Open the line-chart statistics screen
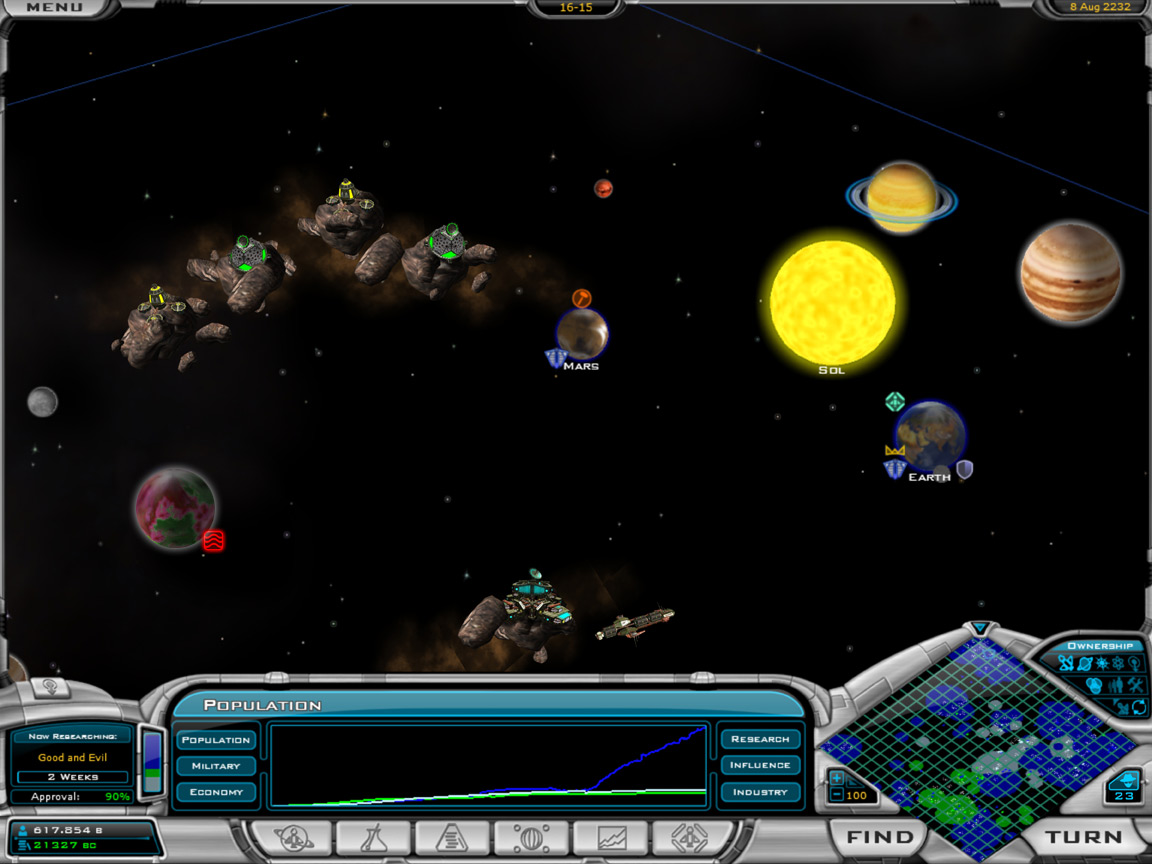The width and height of the screenshot is (1152, 864). click(x=611, y=838)
